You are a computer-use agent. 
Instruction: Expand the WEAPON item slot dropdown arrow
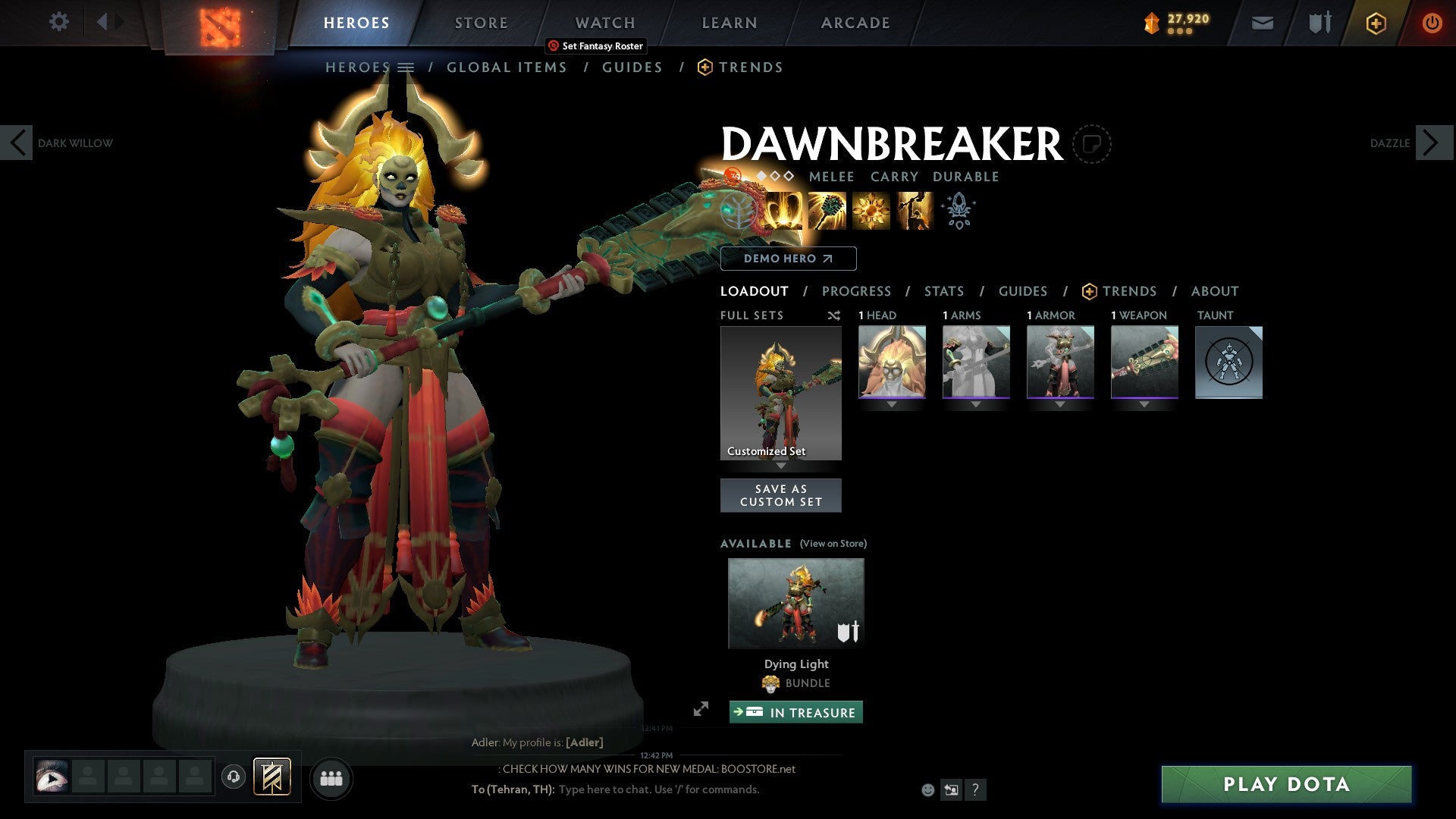pyautogui.click(x=1144, y=403)
